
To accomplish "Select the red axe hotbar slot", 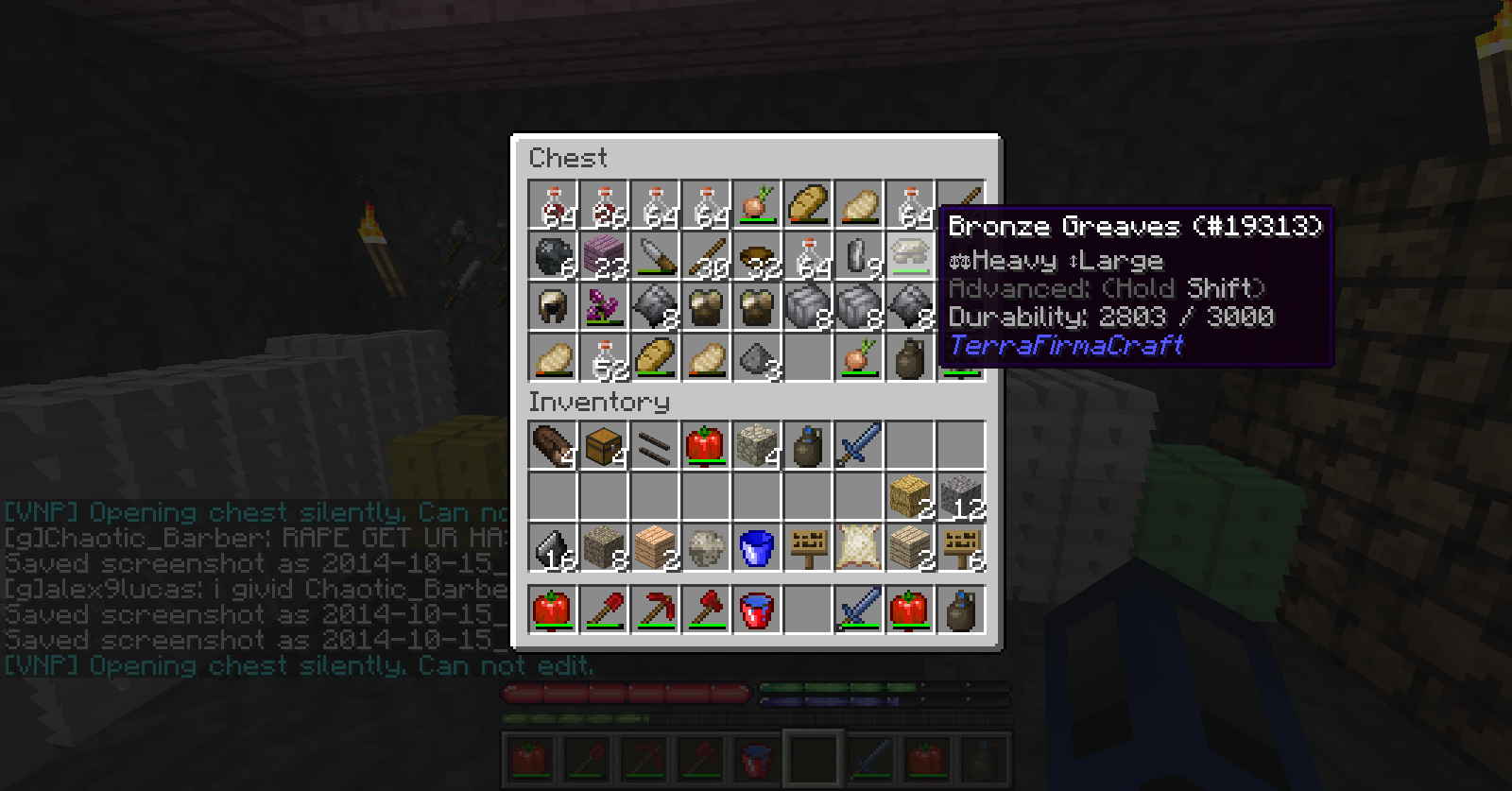I will coord(706,610).
